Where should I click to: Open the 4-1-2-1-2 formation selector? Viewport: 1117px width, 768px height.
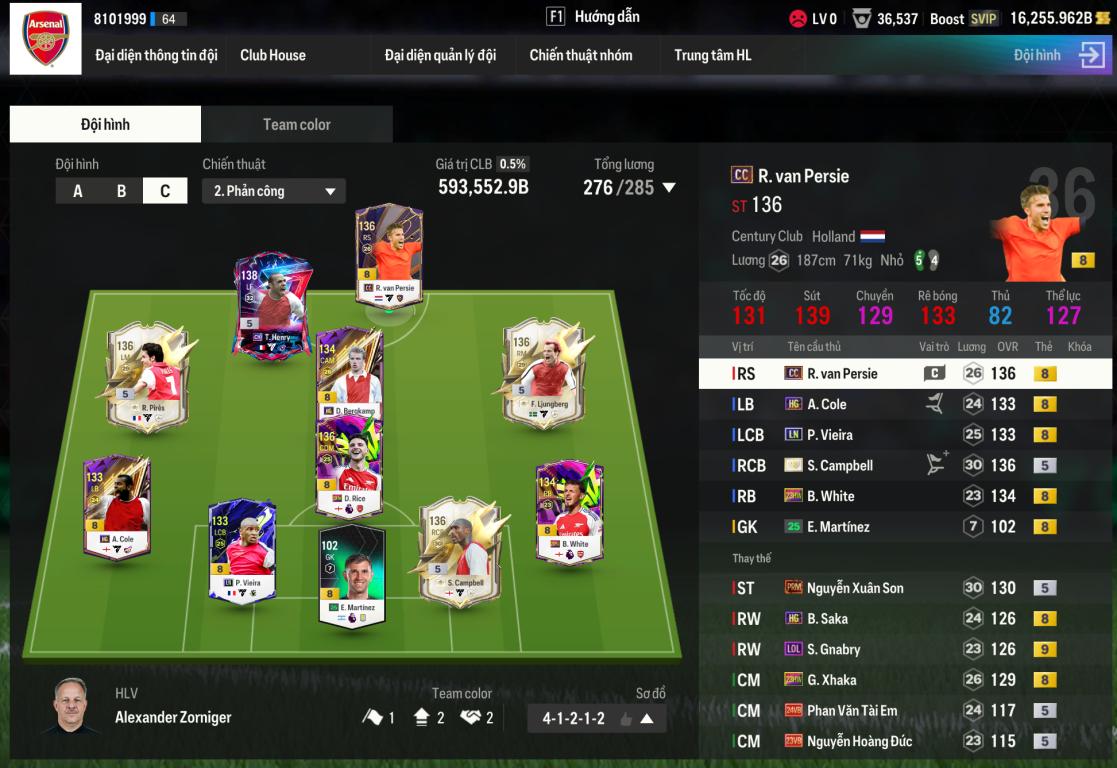tap(596, 718)
